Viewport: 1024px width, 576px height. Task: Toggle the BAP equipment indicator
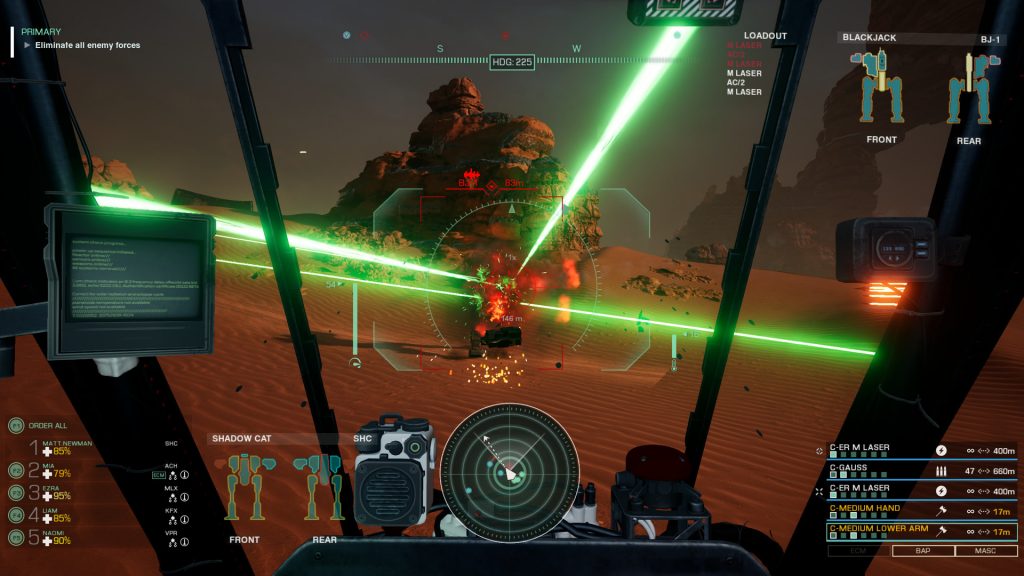click(921, 551)
